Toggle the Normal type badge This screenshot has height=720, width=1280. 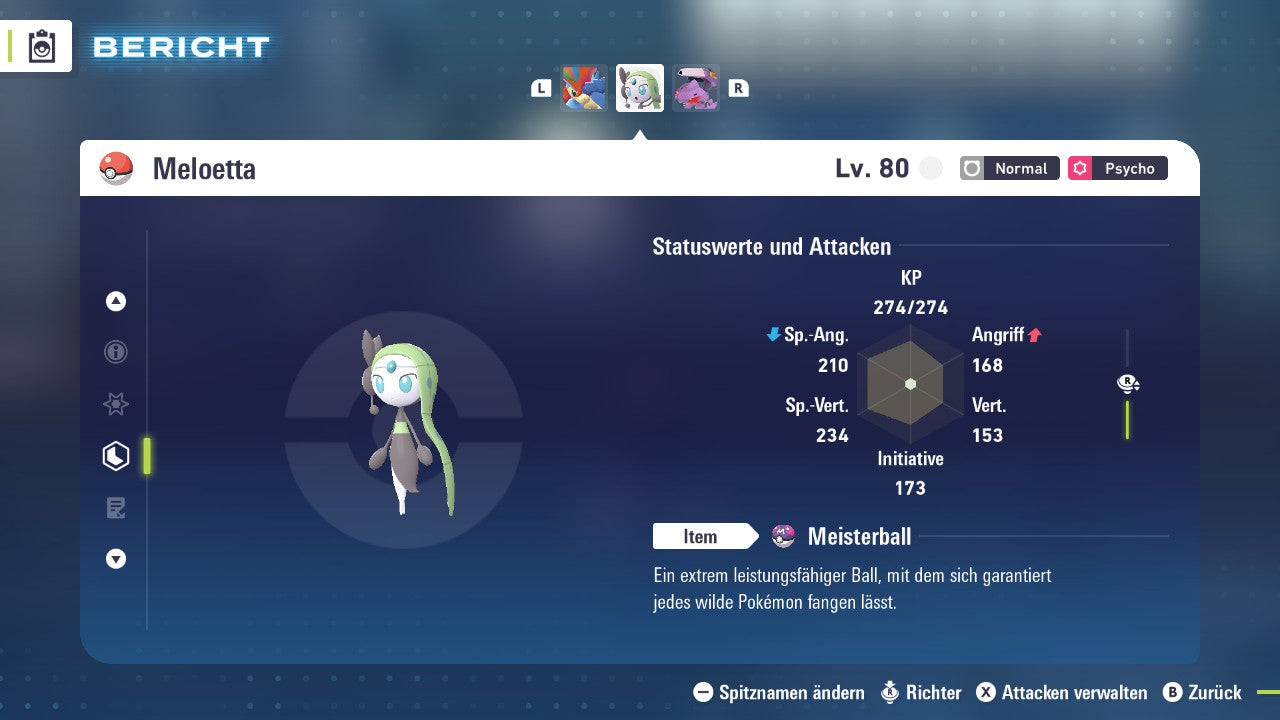point(1009,168)
